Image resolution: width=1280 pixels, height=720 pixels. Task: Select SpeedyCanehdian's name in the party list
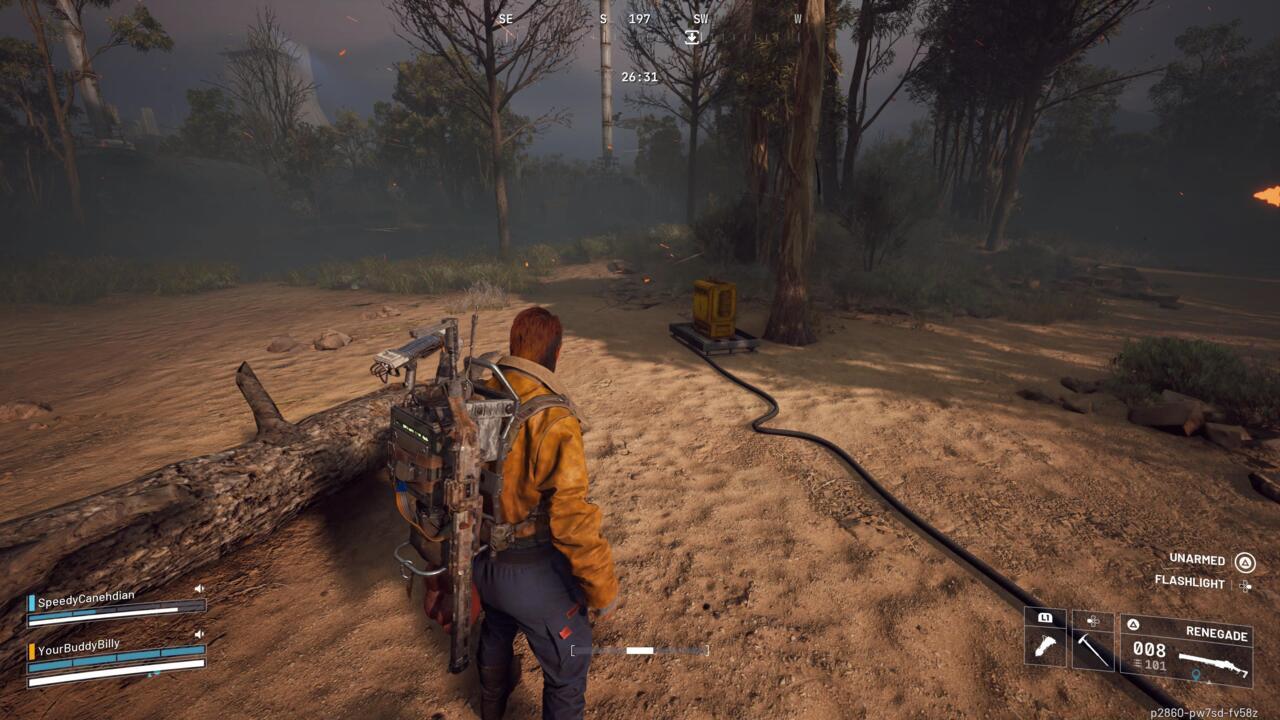click(86, 598)
